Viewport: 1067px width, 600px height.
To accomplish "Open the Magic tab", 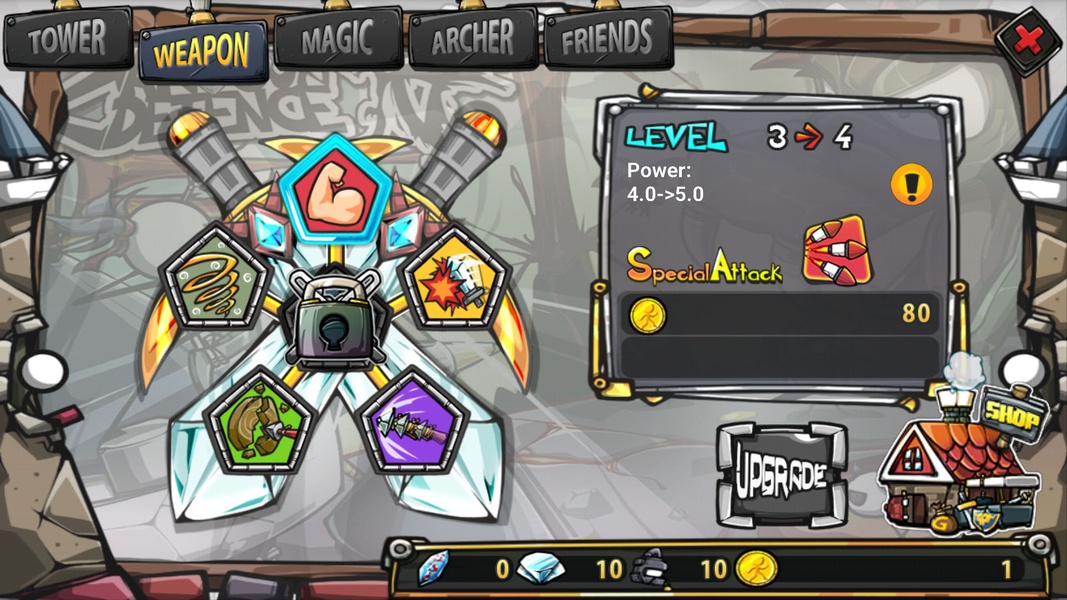I will click(338, 40).
